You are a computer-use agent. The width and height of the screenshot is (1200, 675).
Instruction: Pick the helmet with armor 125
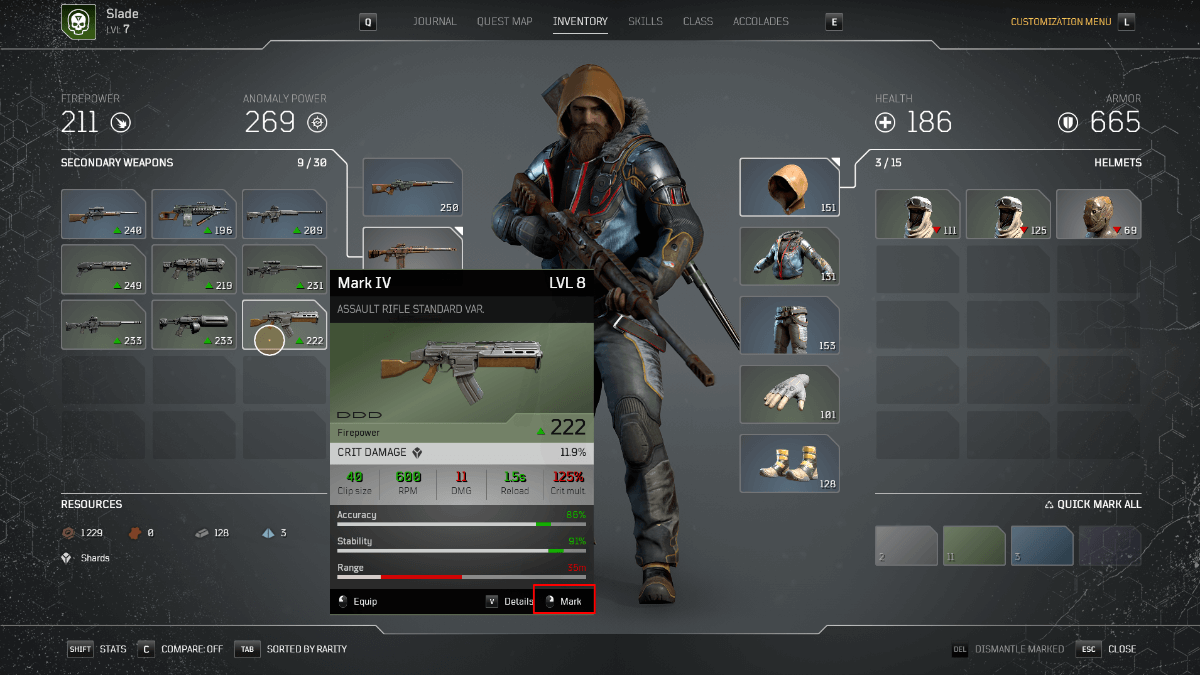[x=1008, y=214]
